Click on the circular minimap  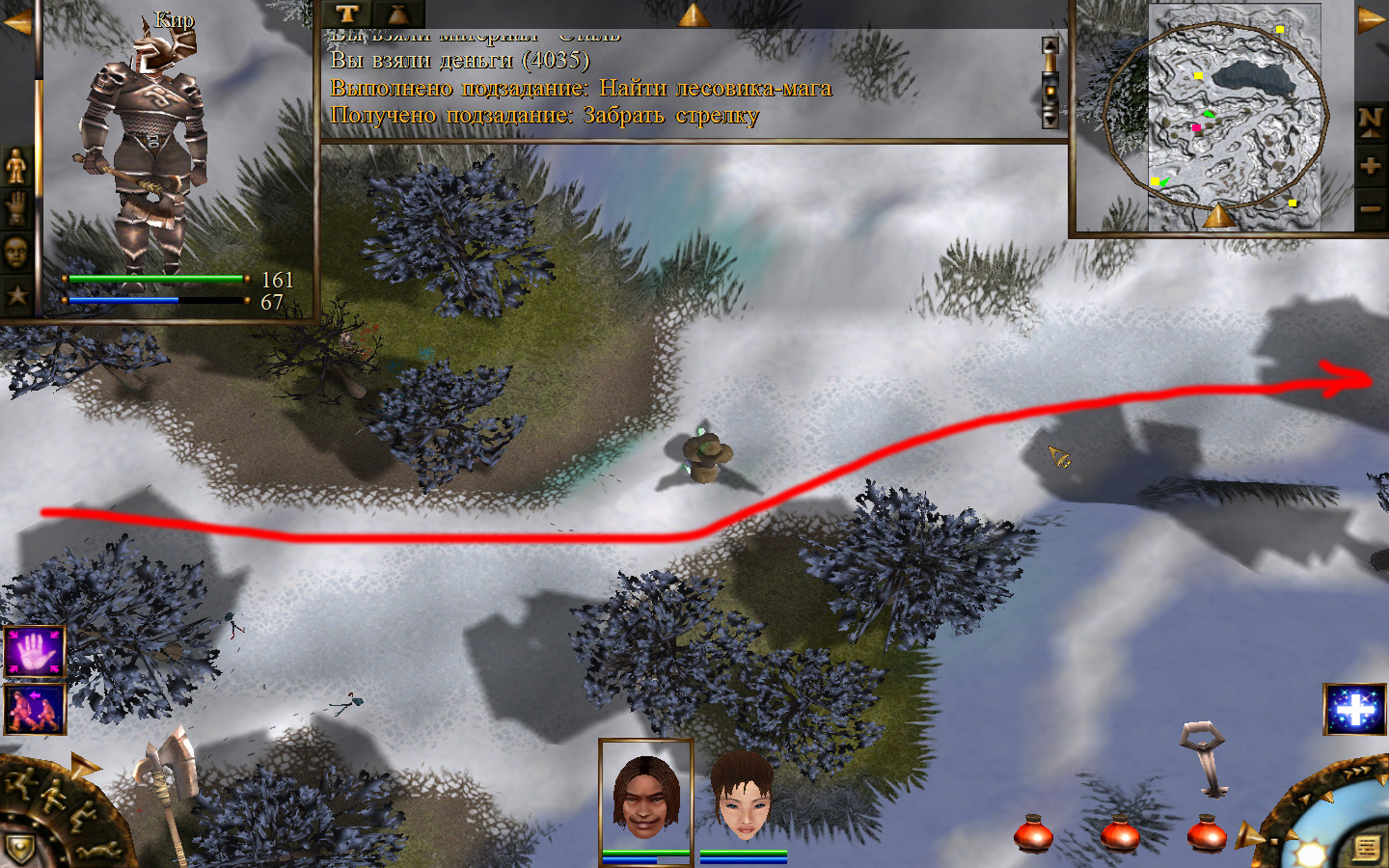[x=1217, y=114]
